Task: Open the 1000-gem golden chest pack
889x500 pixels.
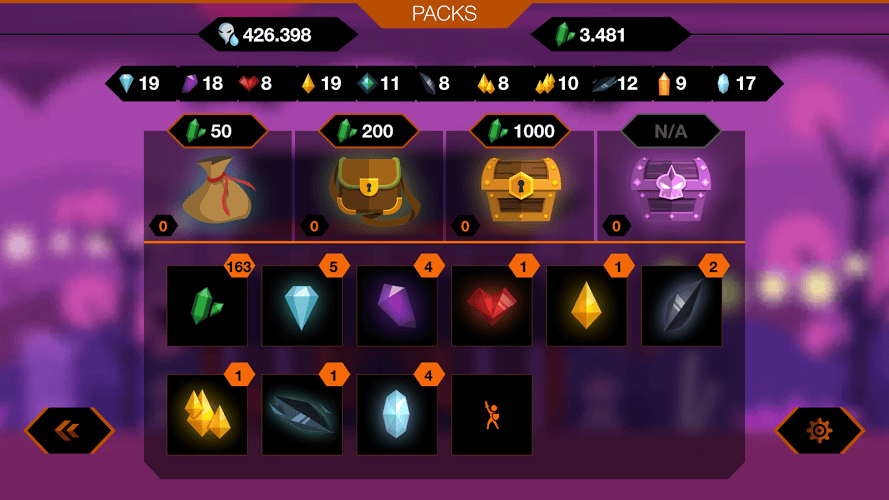Action: tap(520, 187)
